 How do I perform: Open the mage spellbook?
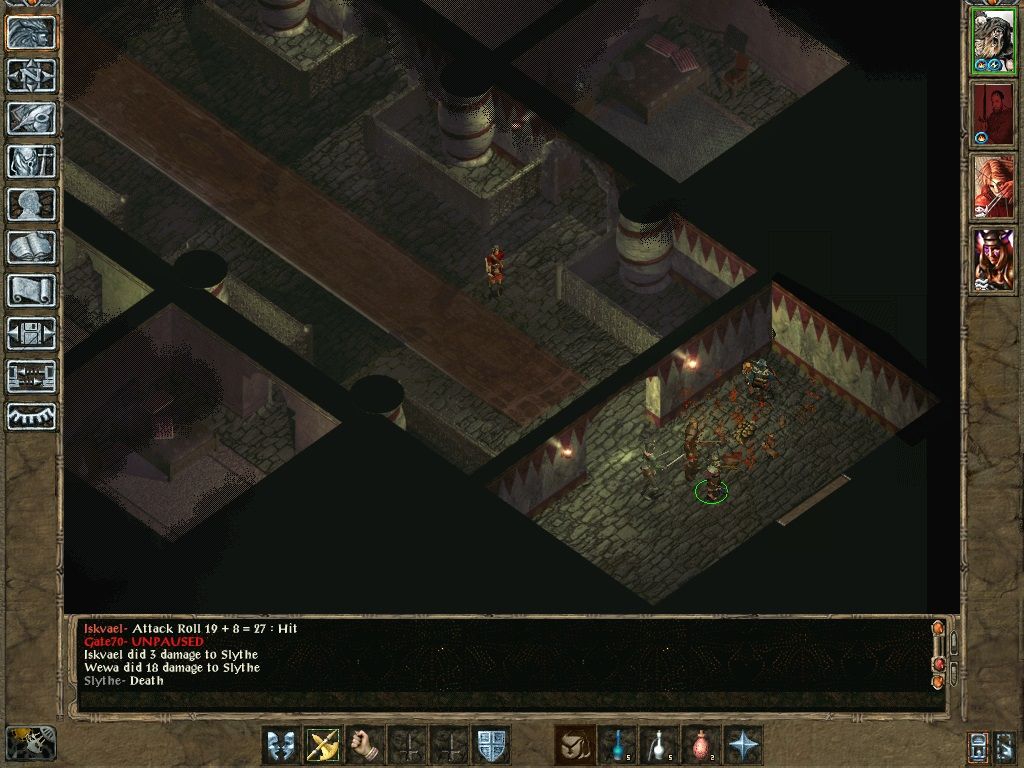(x=31, y=248)
